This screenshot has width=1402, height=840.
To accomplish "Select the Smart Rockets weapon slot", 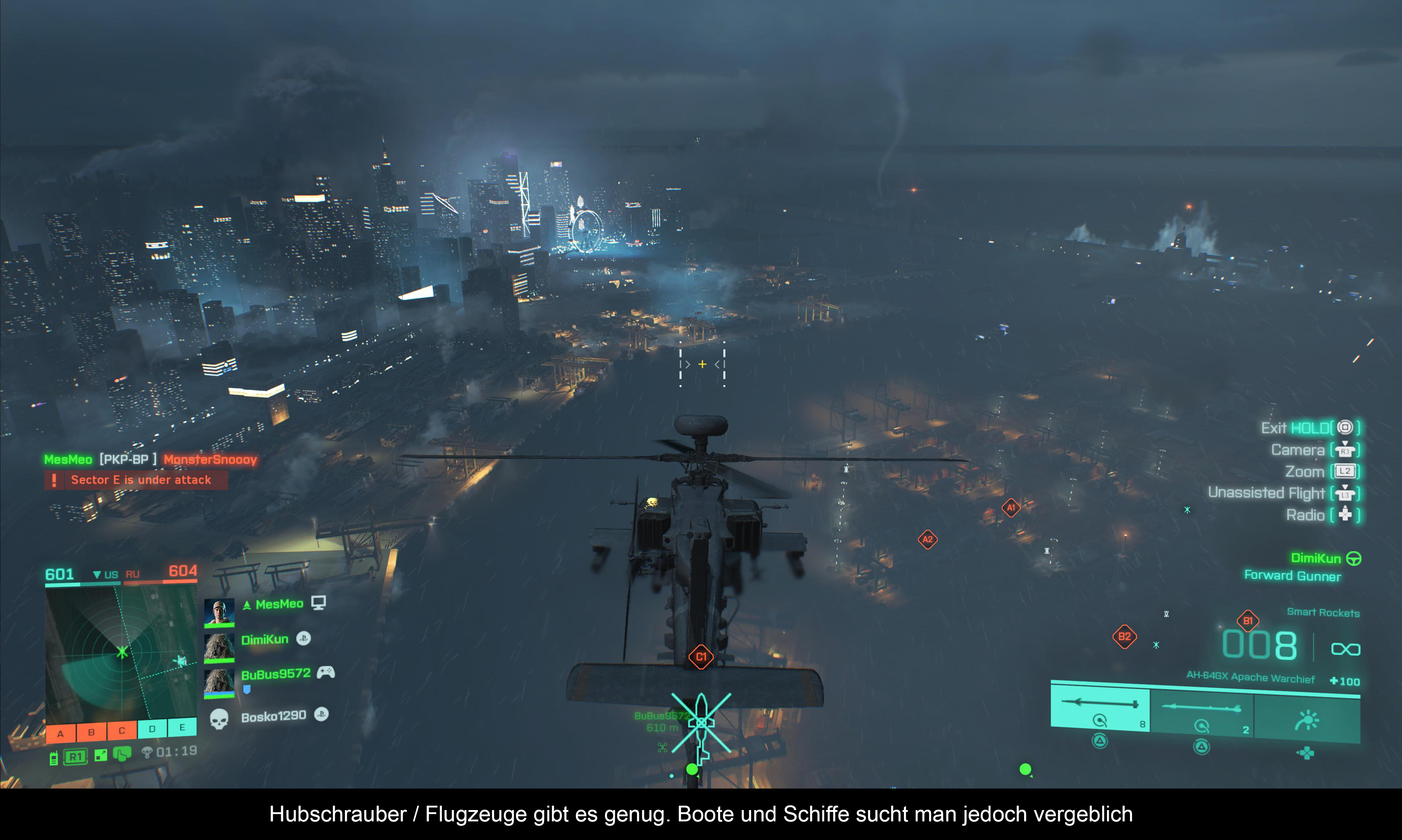I will (1100, 708).
